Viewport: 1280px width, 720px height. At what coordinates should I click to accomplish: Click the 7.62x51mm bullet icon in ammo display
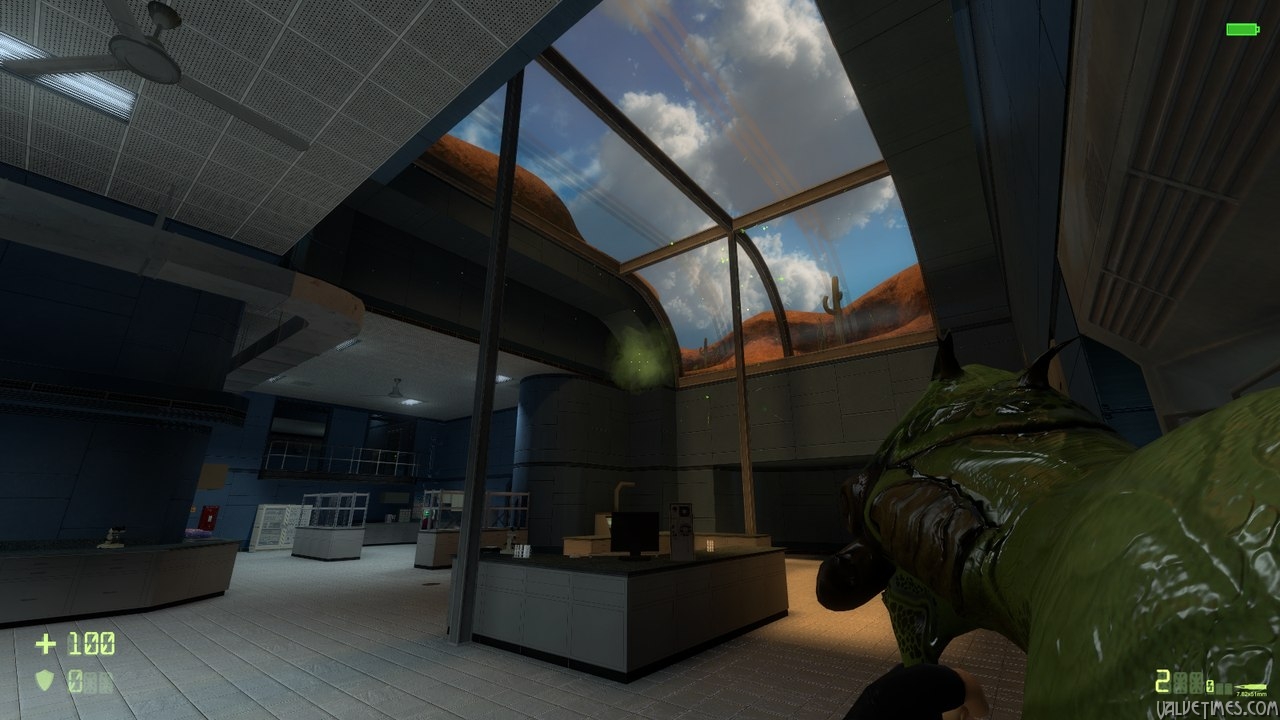coord(1252,687)
